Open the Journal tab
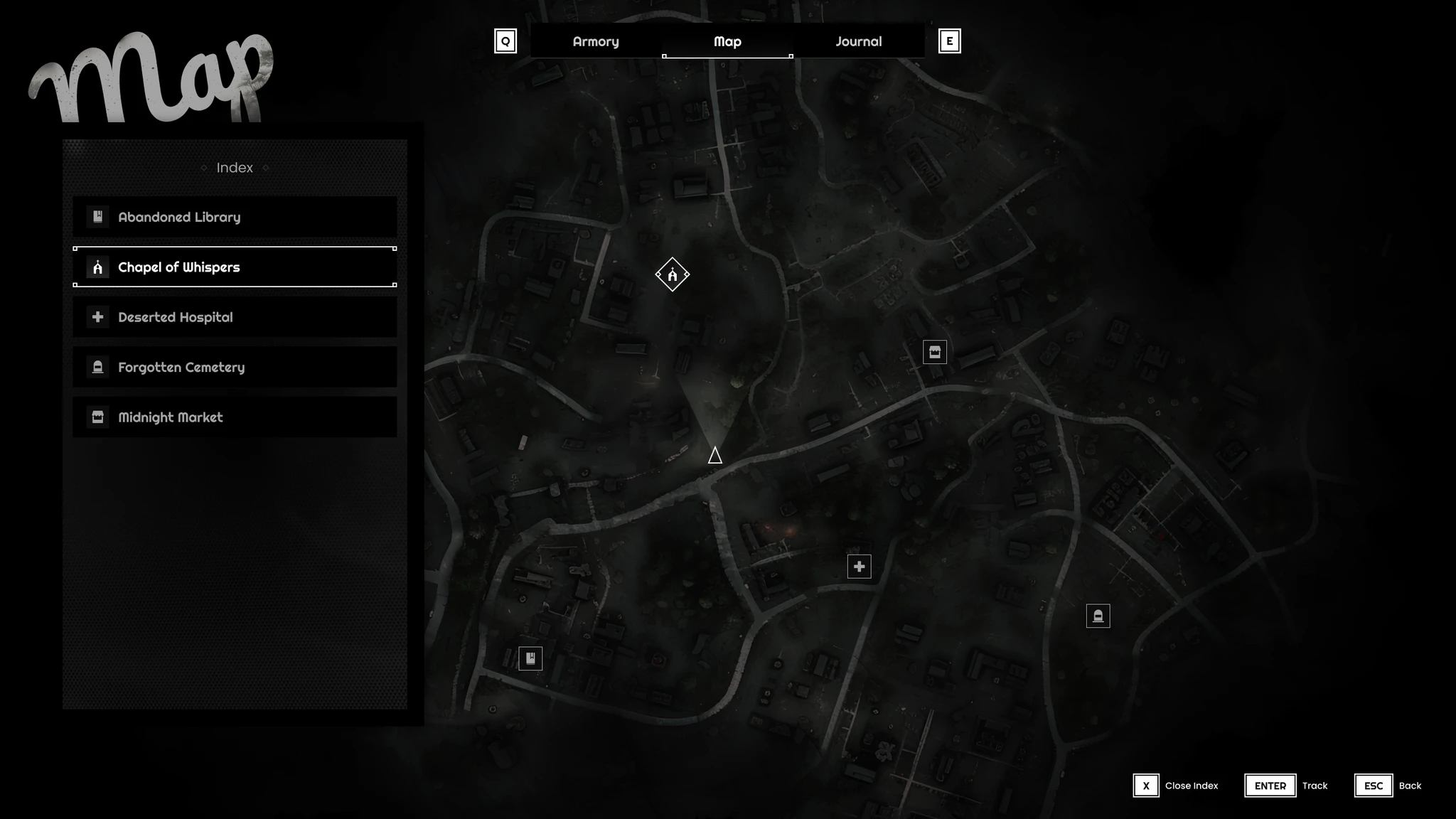 click(x=858, y=41)
